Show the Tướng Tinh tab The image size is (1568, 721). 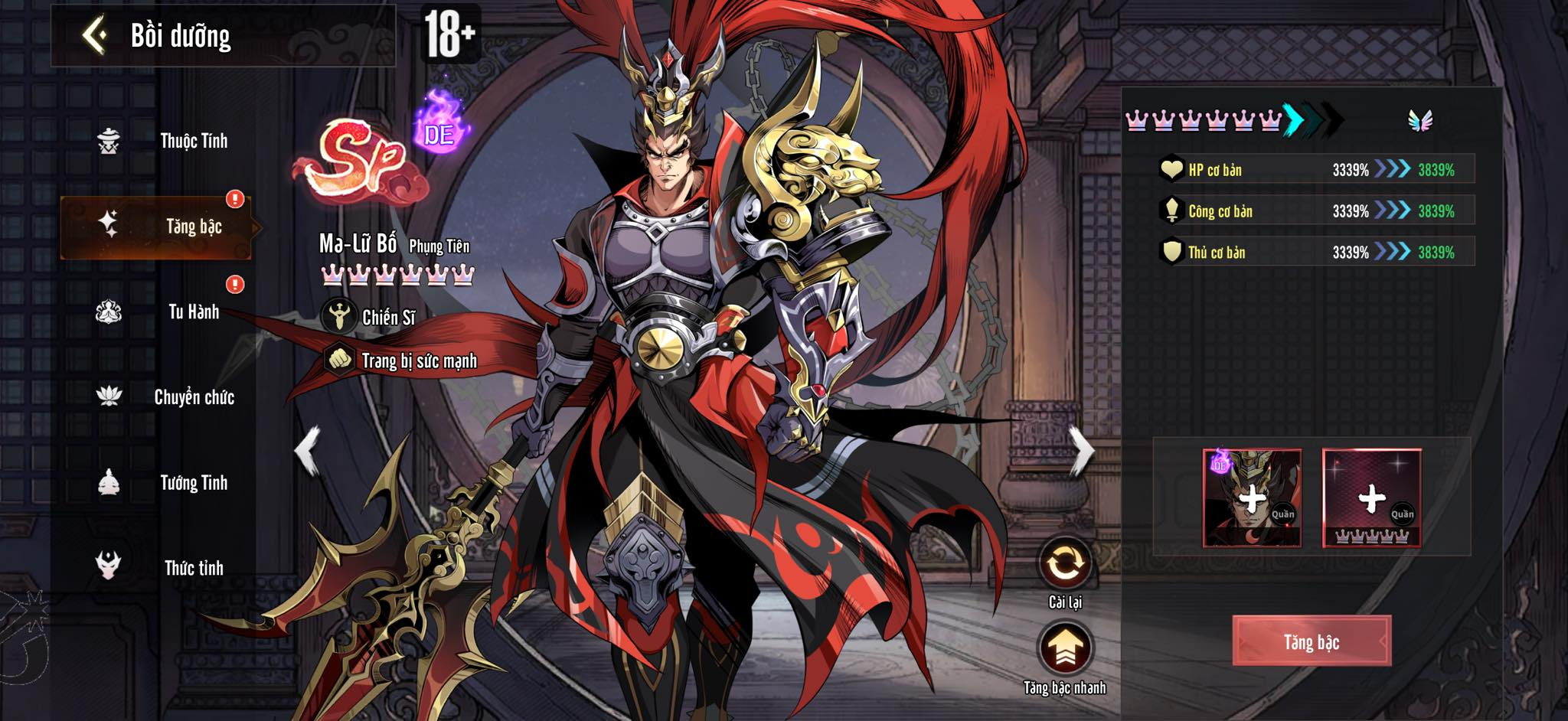tap(193, 483)
